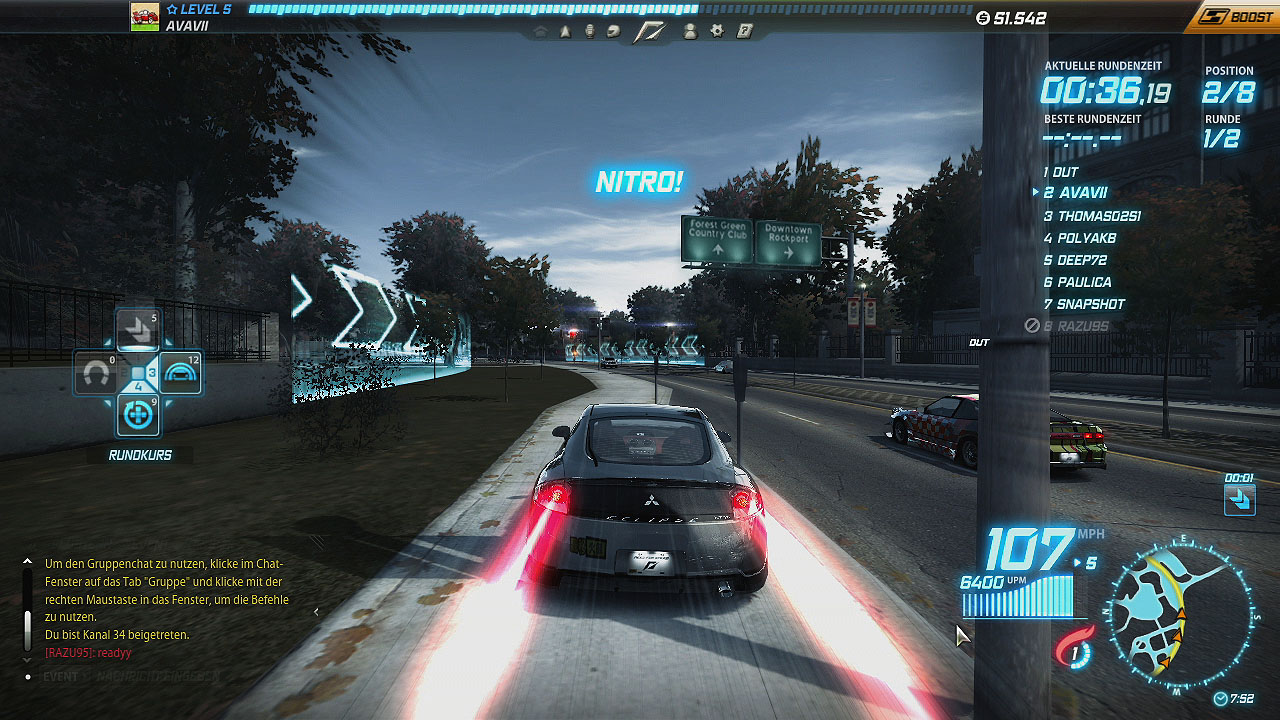Open the news card icon with question mark

coord(744,32)
